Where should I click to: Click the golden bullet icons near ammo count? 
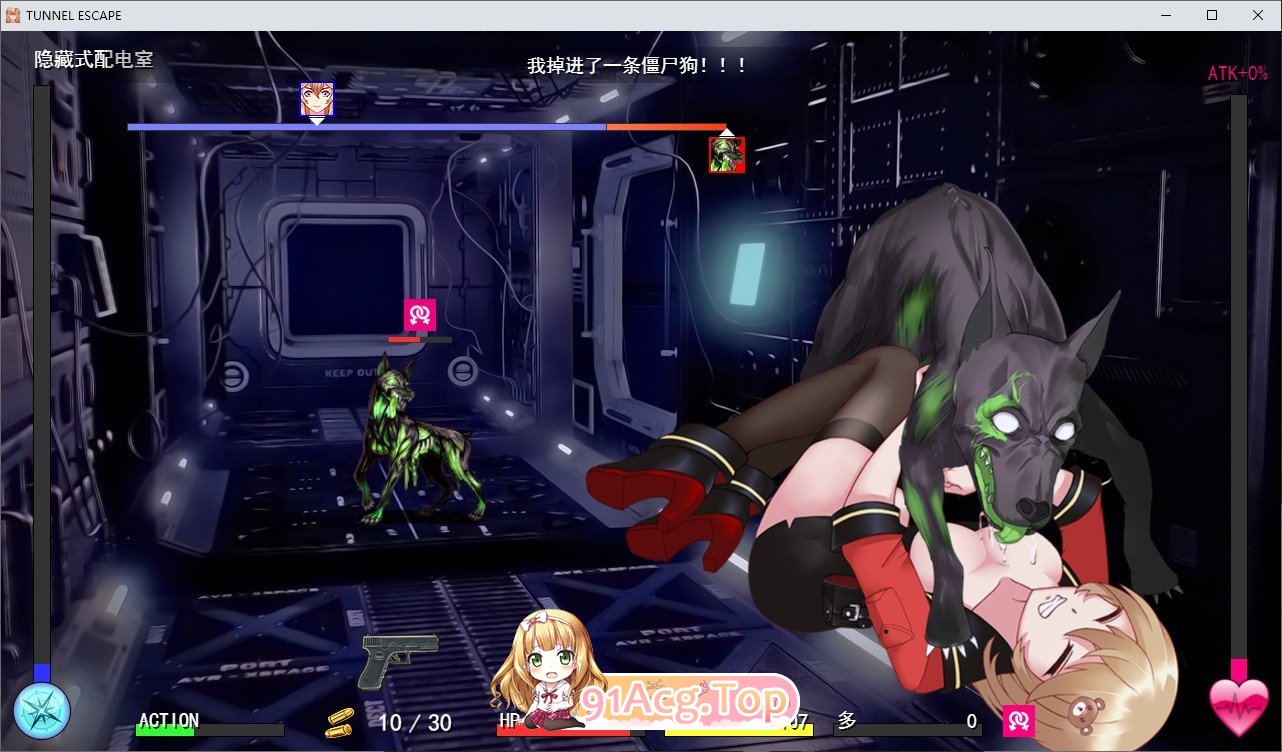click(x=341, y=722)
